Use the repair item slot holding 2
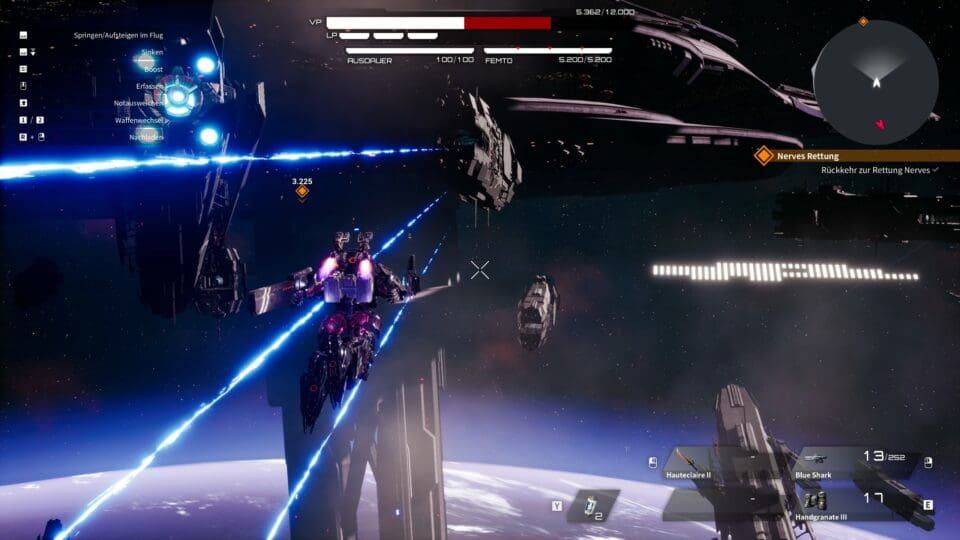The width and height of the screenshot is (960, 540). pos(593,505)
